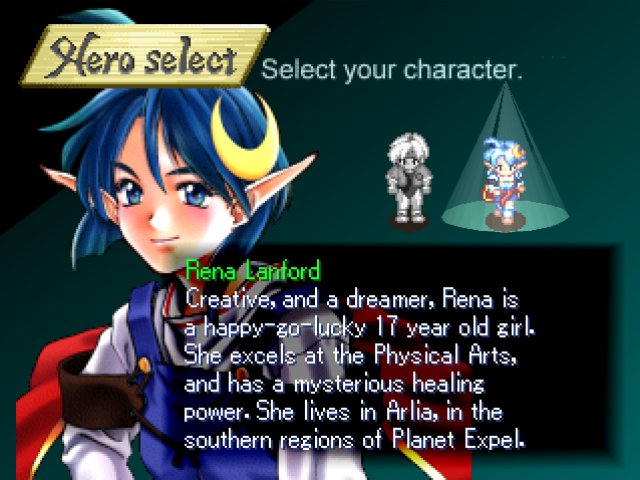Select the greyed-out hero sprite
The height and width of the screenshot is (480, 640).
pyautogui.click(x=410, y=180)
